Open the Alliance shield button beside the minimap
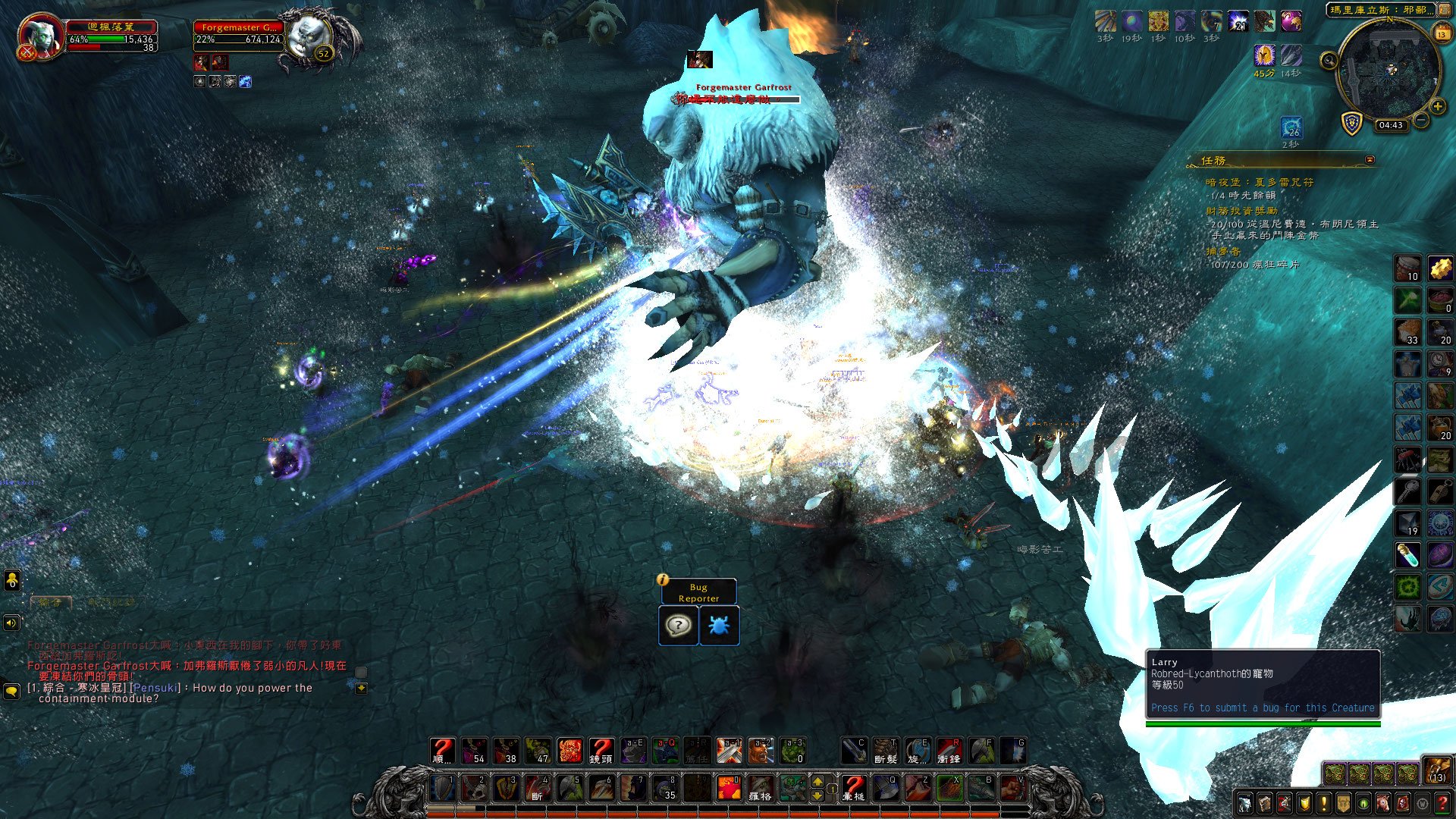 [x=1352, y=123]
